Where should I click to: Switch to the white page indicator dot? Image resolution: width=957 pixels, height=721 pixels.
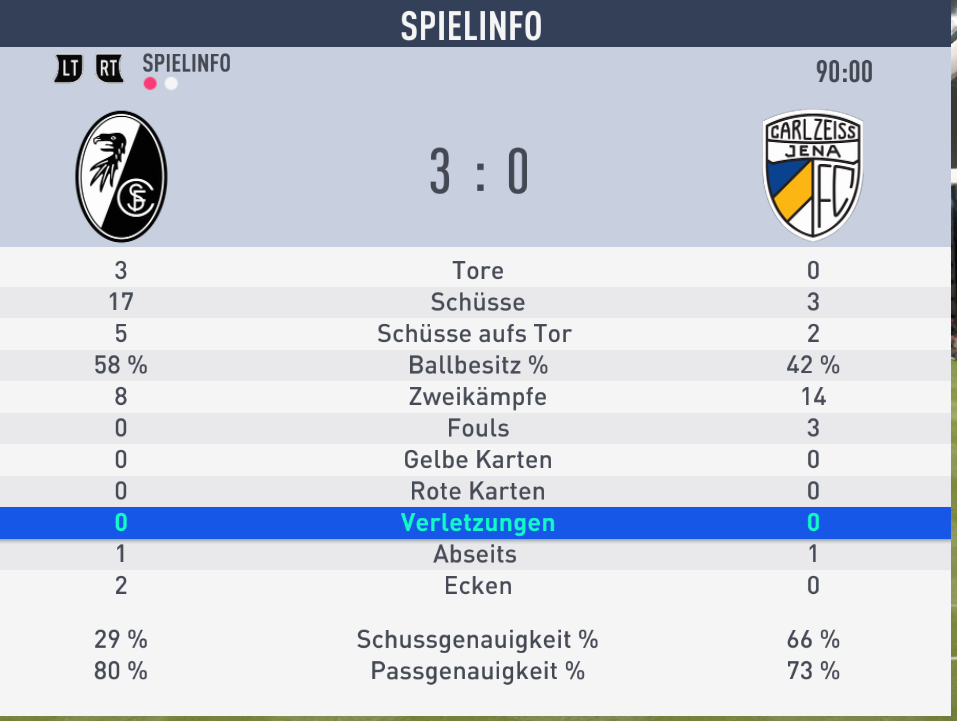[x=171, y=84]
